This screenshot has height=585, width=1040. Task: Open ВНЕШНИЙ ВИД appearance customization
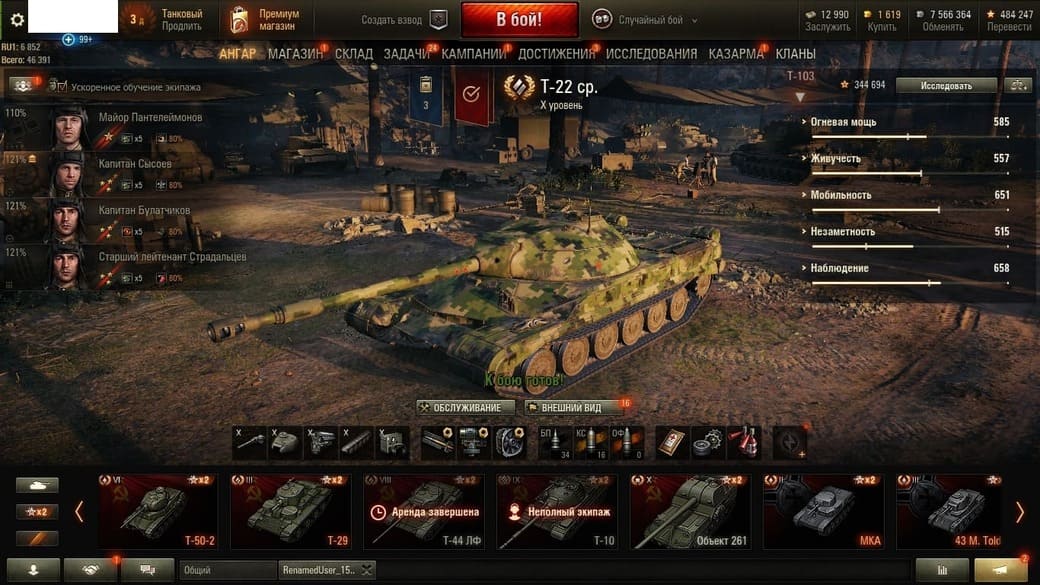573,408
